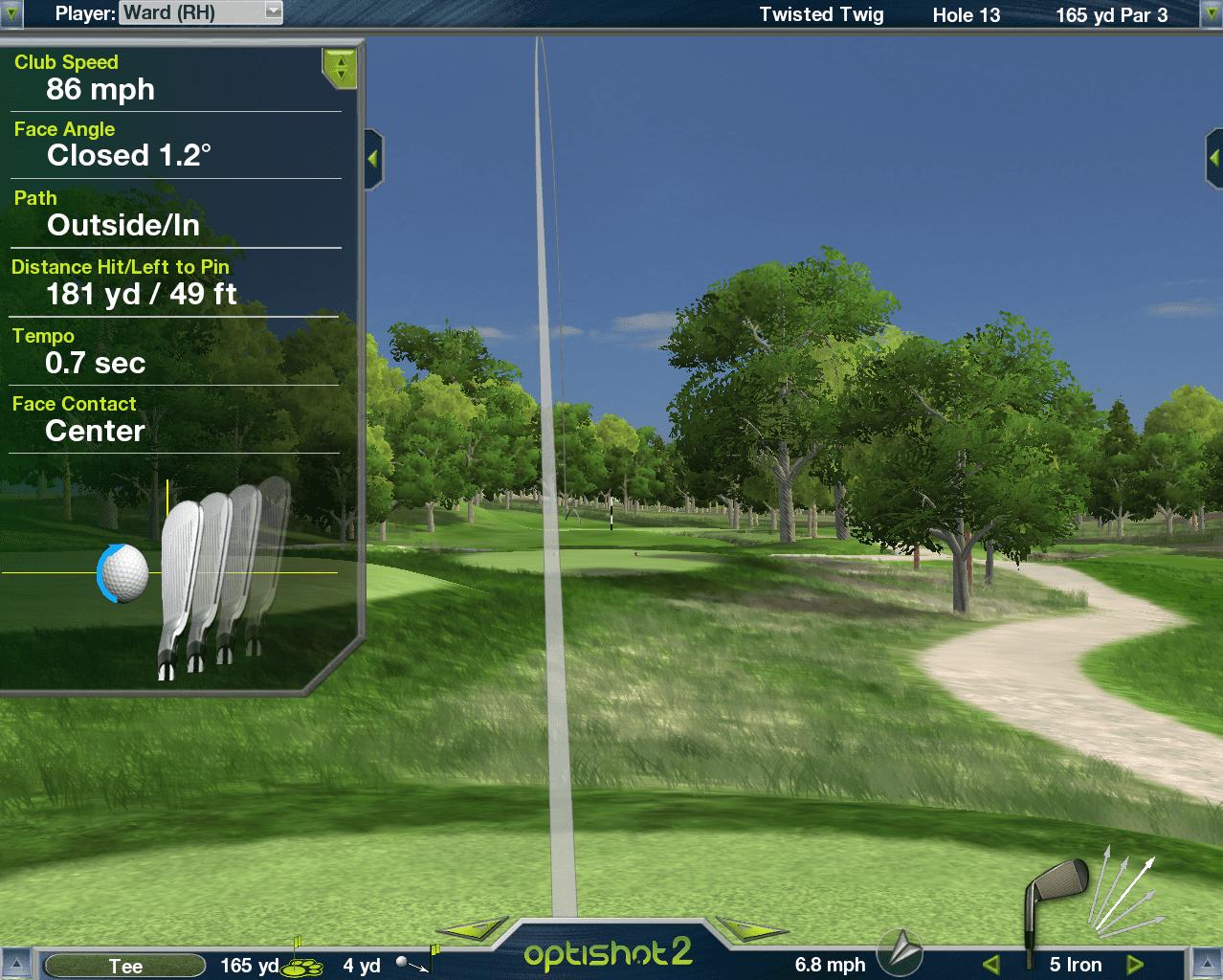Click the left aim arrow beside OptiShot logo
The height and width of the screenshot is (980, 1223).
click(472, 927)
